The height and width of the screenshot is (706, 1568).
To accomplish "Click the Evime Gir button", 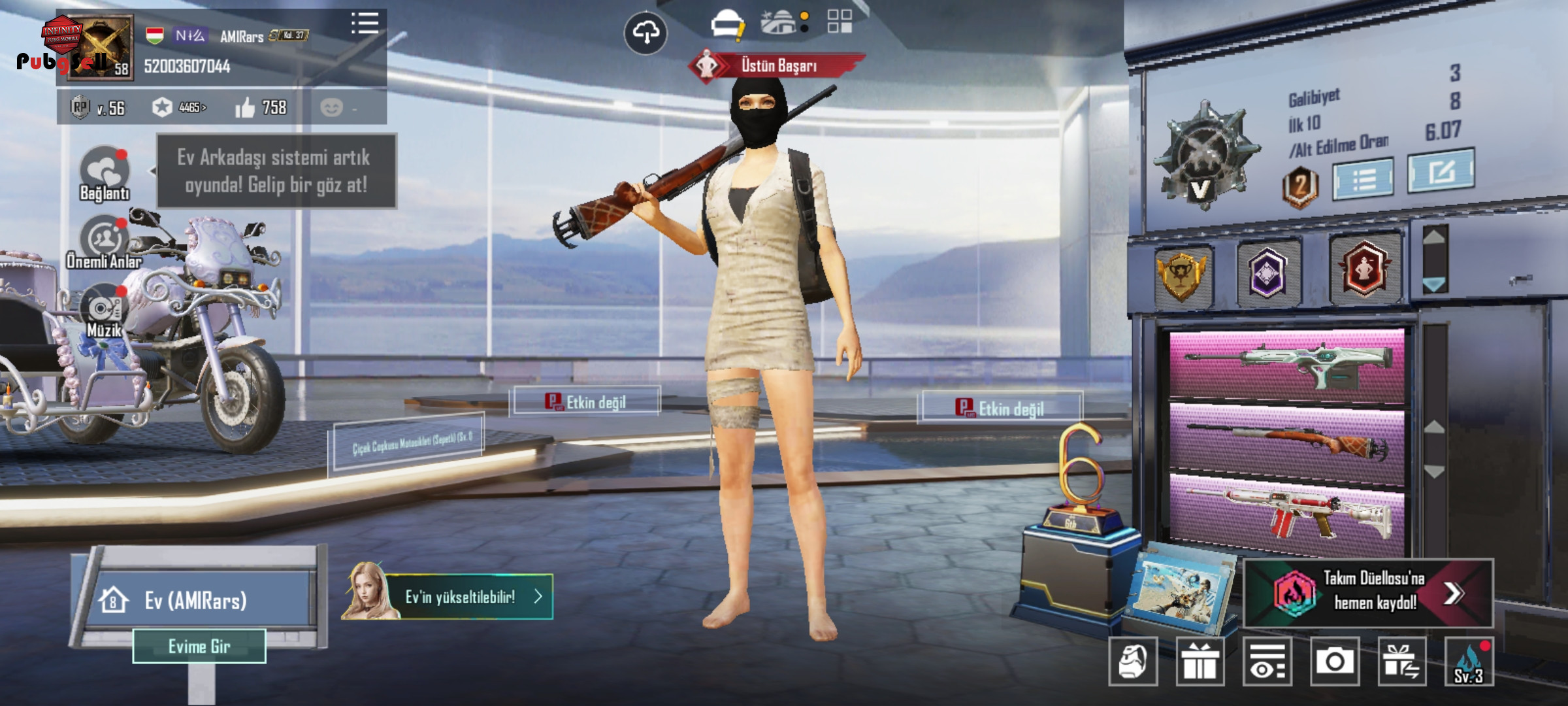I will pyautogui.click(x=199, y=647).
